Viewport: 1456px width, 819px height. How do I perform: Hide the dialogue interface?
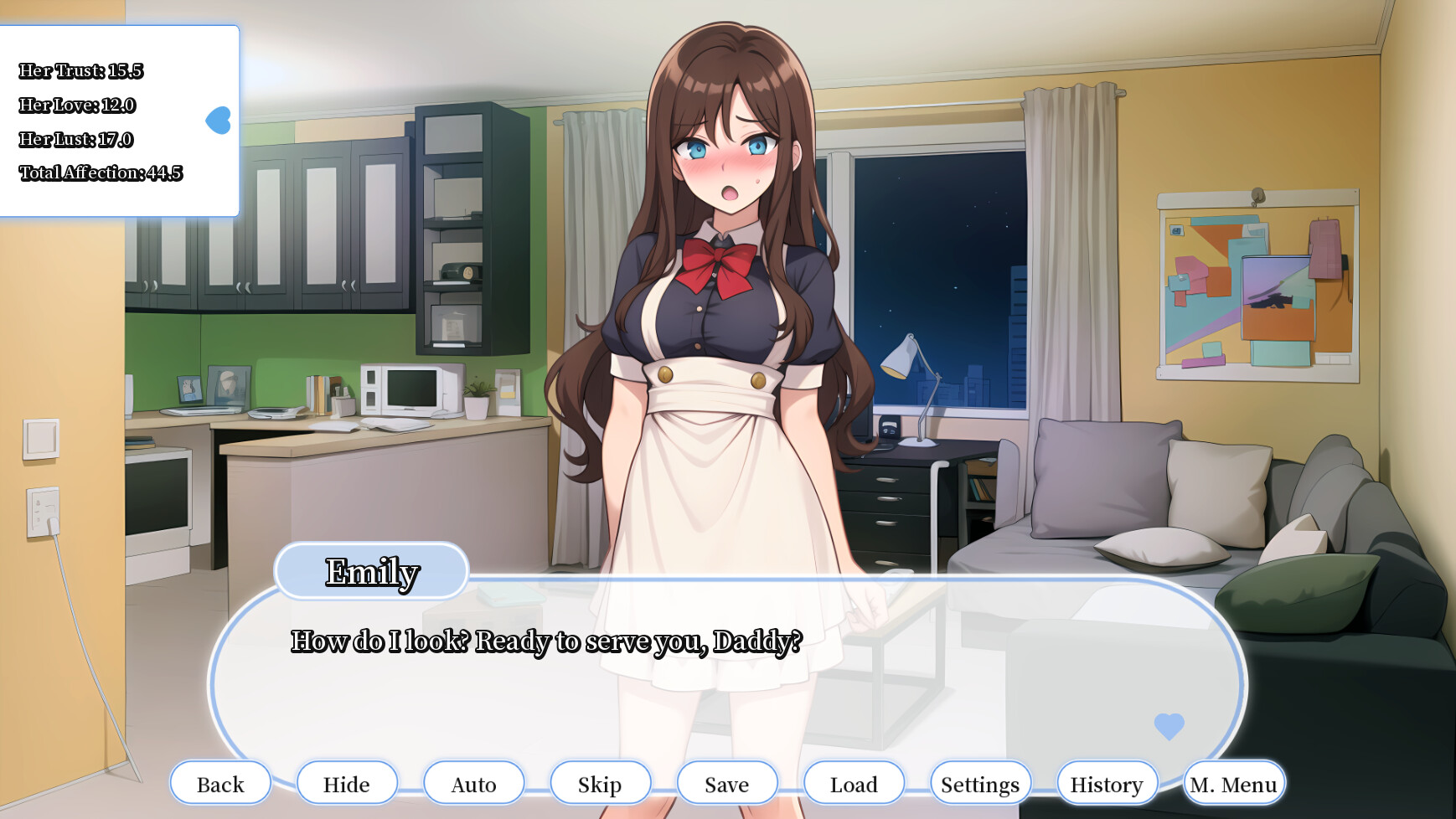pos(347,784)
